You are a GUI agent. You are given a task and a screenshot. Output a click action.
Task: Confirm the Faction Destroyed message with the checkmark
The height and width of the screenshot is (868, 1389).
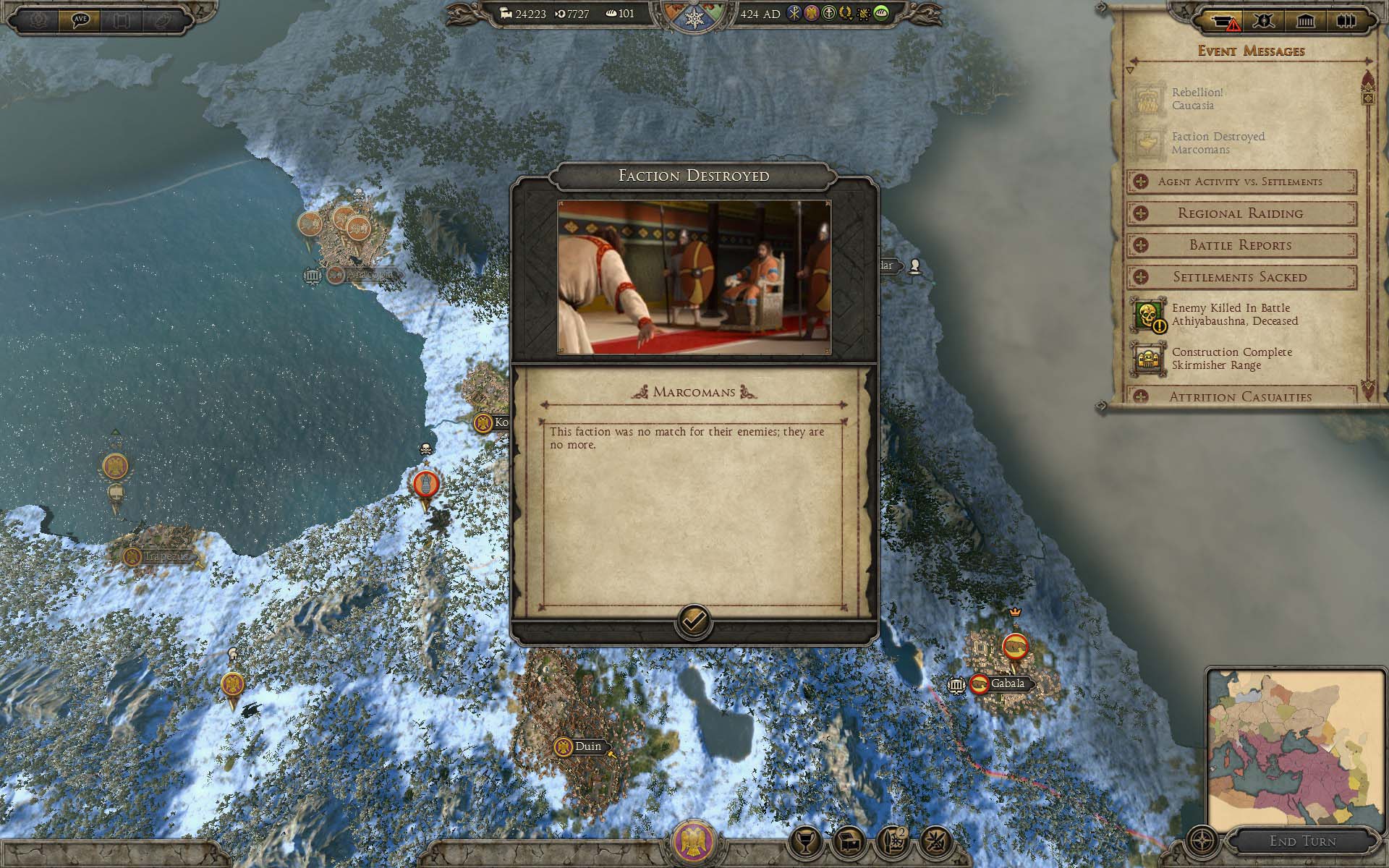point(693,621)
